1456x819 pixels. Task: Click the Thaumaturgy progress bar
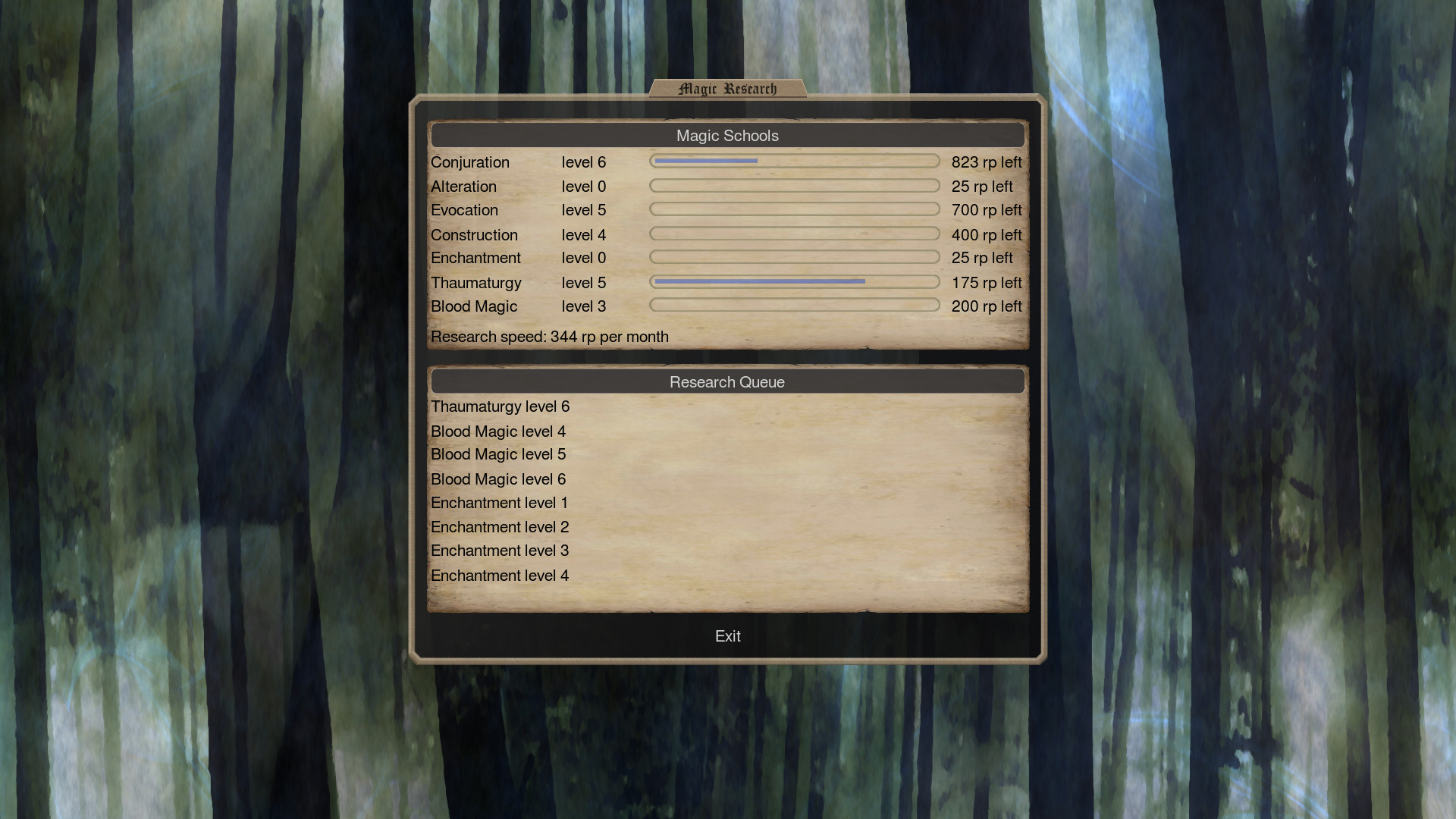pos(794,281)
